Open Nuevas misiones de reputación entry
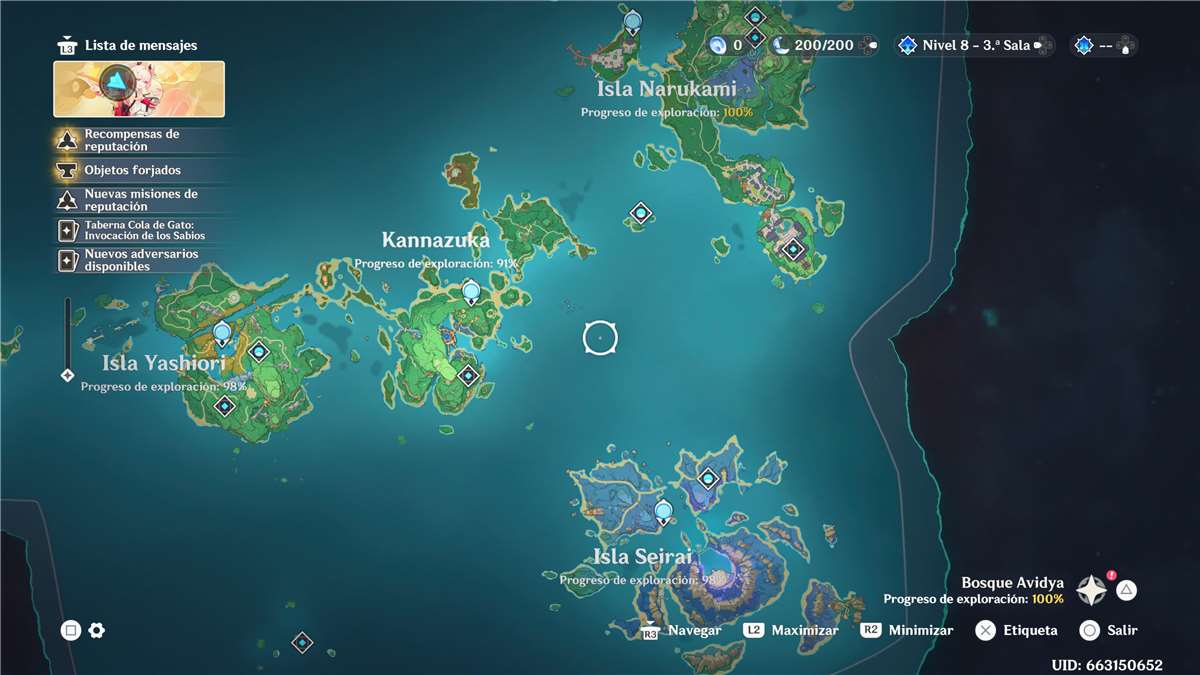 (140, 200)
